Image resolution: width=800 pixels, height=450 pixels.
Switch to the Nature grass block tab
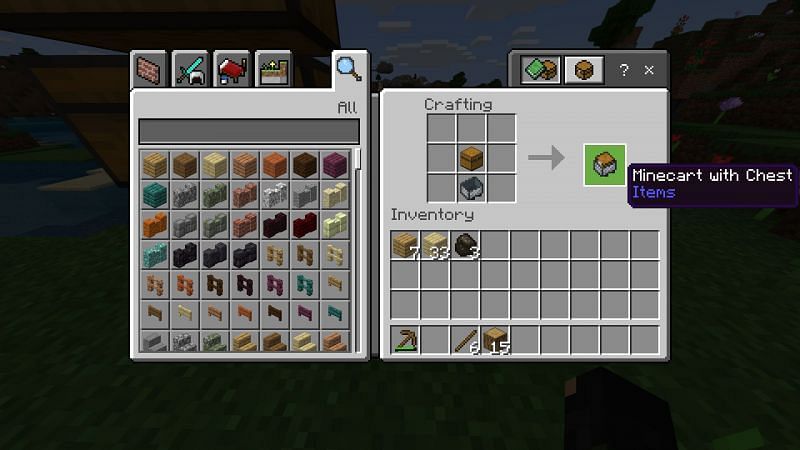(273, 71)
